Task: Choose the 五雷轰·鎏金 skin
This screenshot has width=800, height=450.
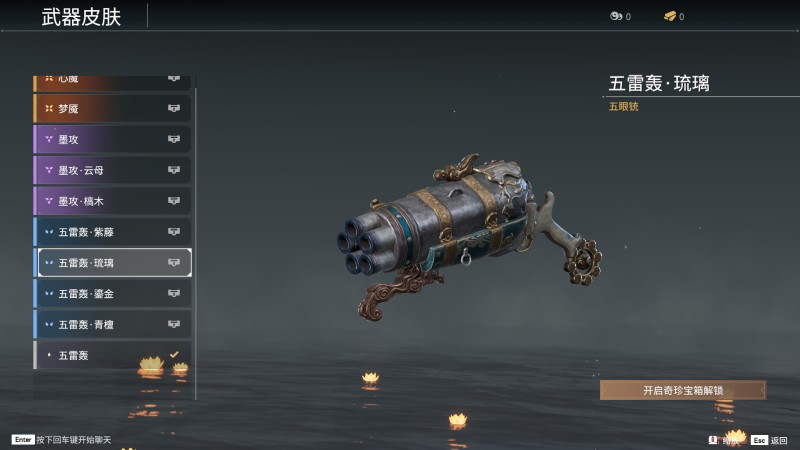Action: 112,294
